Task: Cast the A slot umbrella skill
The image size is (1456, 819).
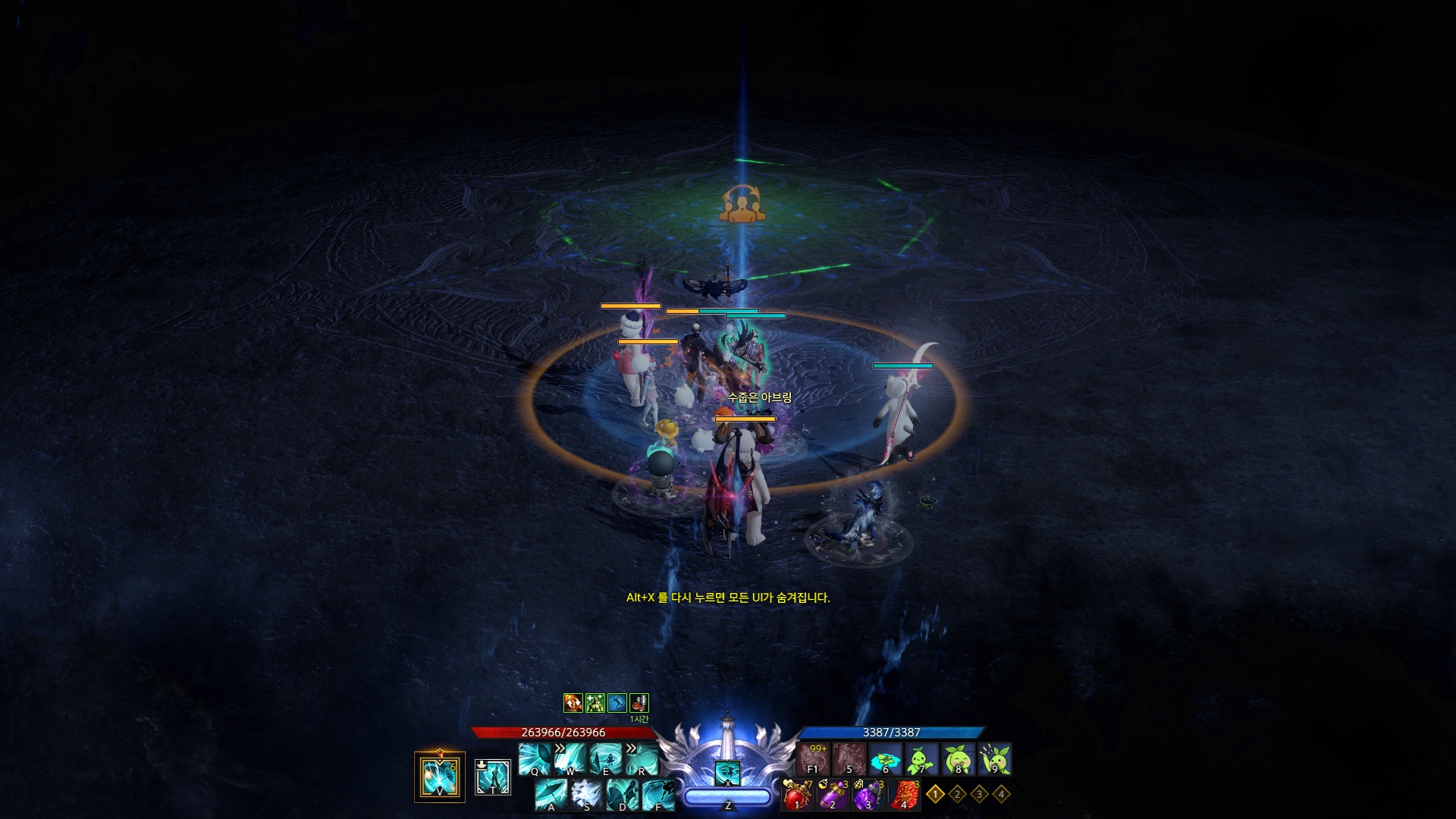Action: tap(551, 795)
